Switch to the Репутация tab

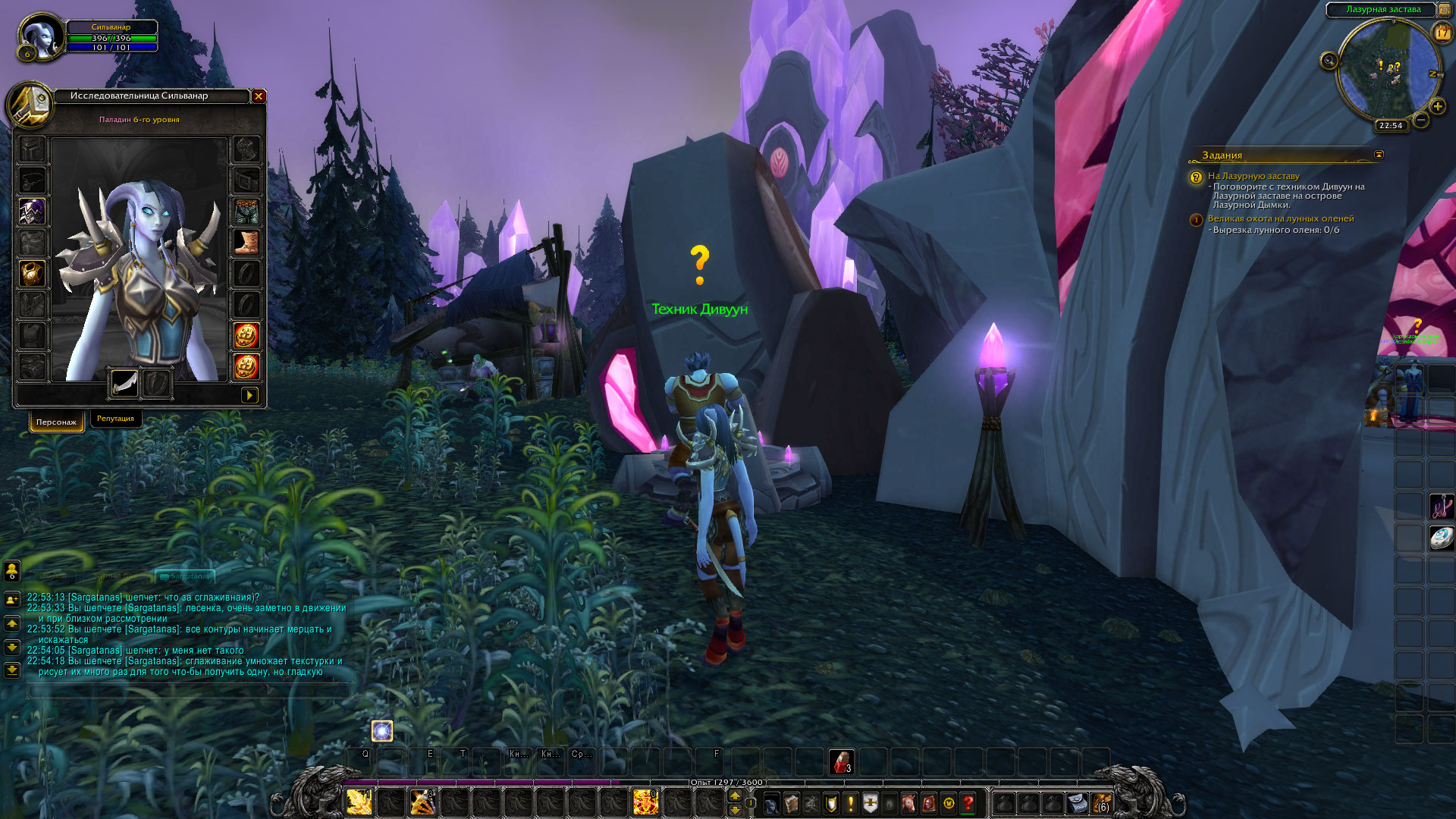[x=115, y=419]
